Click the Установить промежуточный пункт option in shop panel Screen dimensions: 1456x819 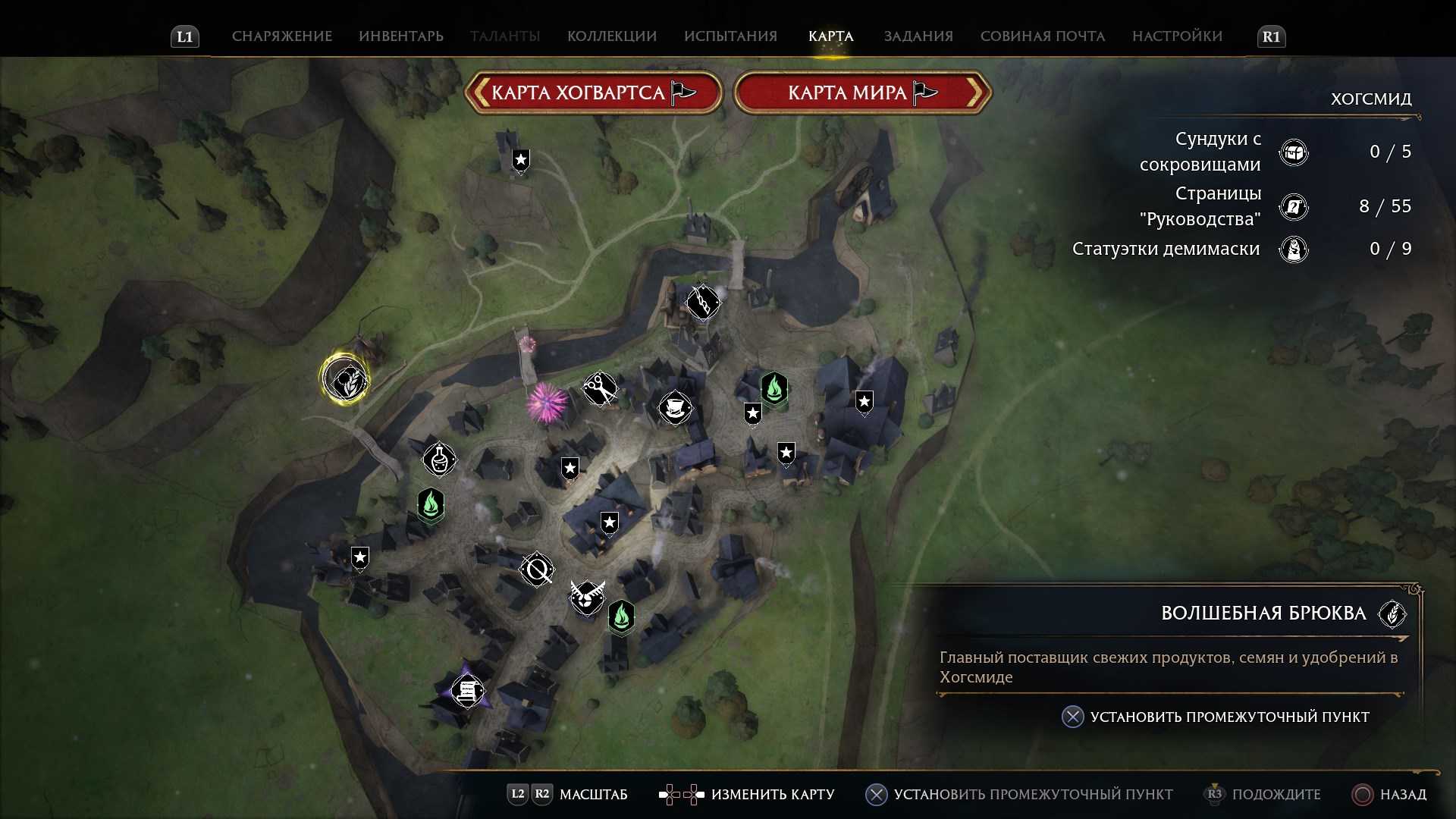1228,717
